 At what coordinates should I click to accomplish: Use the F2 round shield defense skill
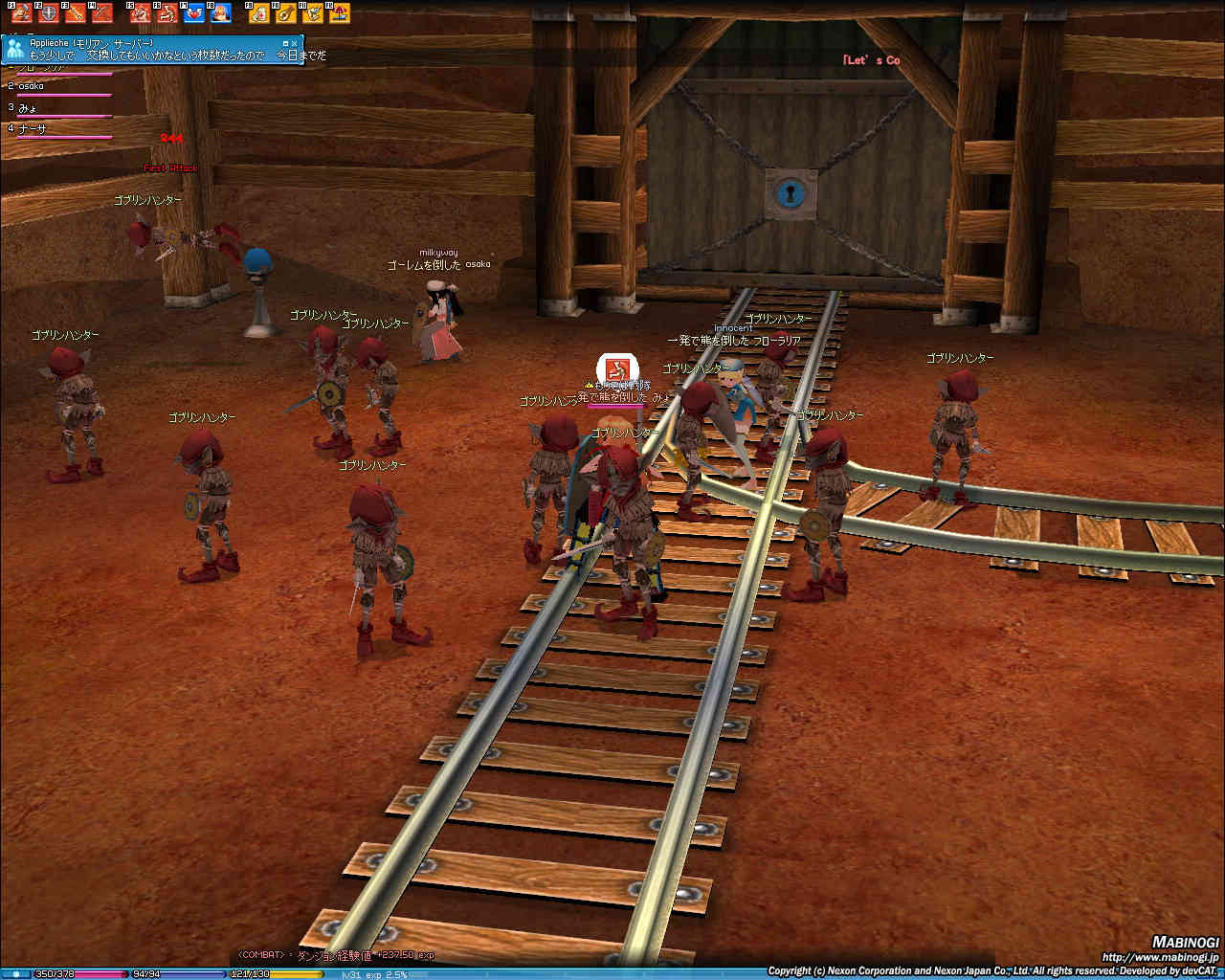click(x=48, y=12)
